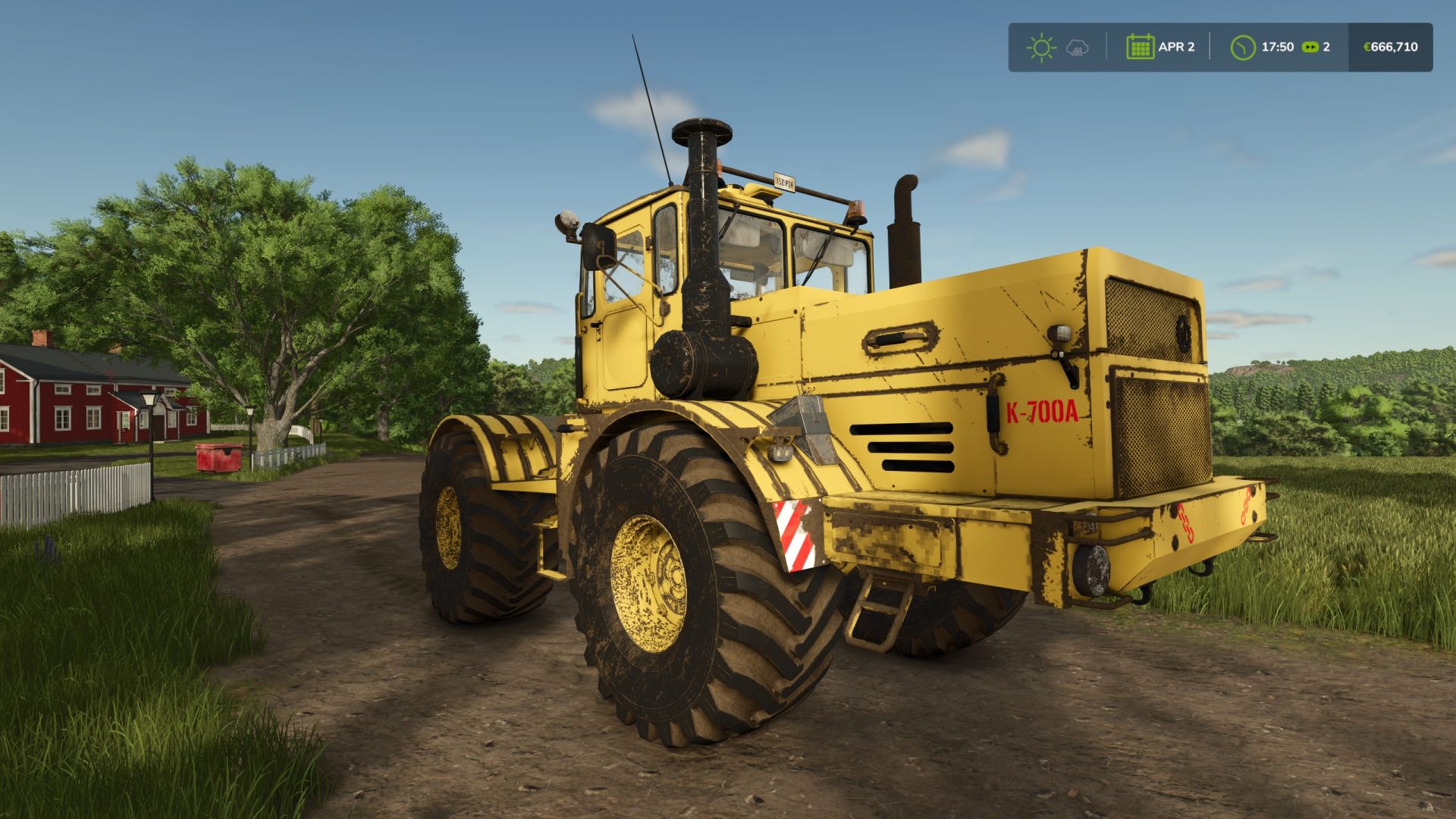Open the calendar icon next to APR 2
Image resolution: width=1456 pixels, height=819 pixels.
(1141, 46)
